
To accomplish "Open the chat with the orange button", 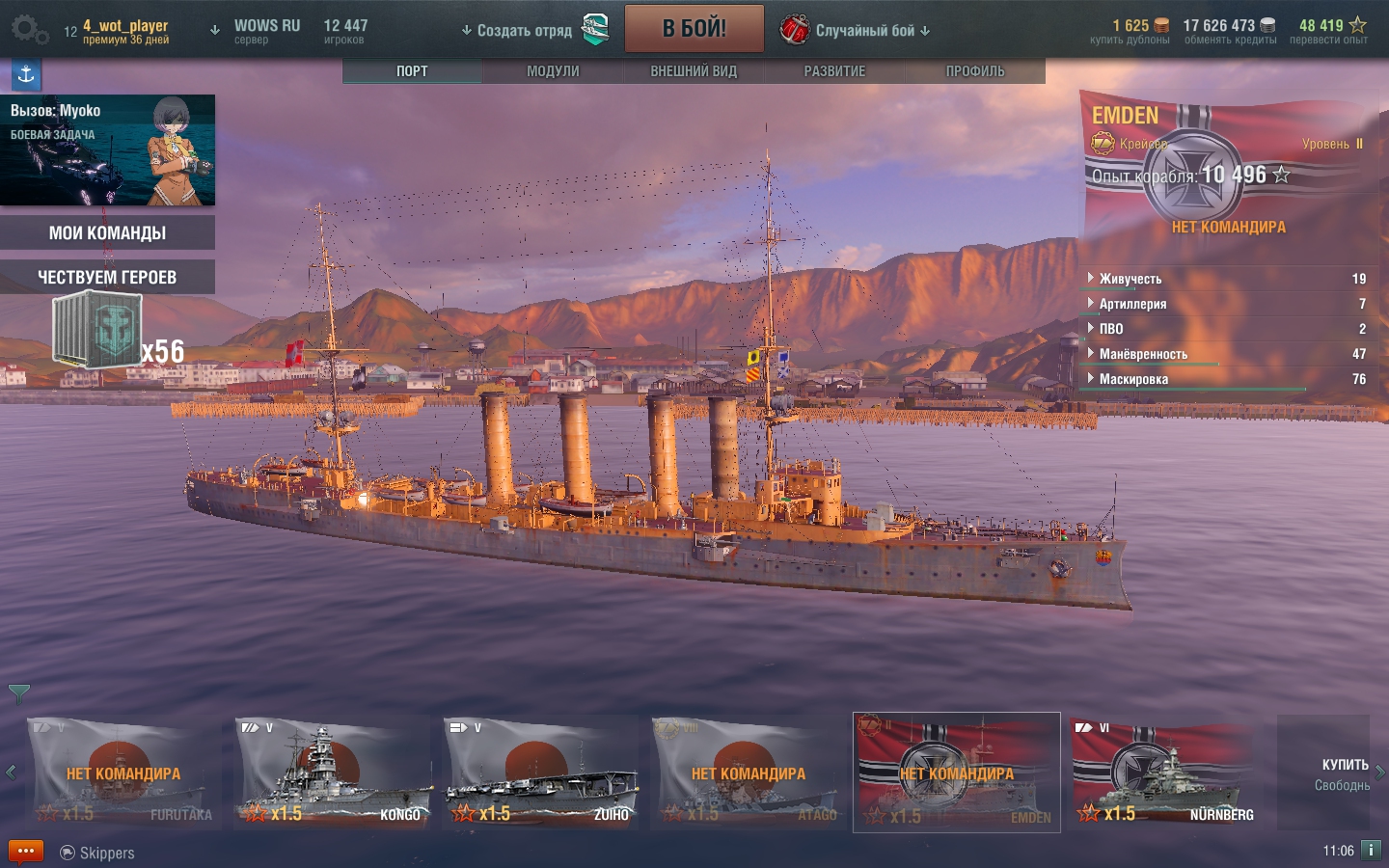I will click(x=26, y=852).
